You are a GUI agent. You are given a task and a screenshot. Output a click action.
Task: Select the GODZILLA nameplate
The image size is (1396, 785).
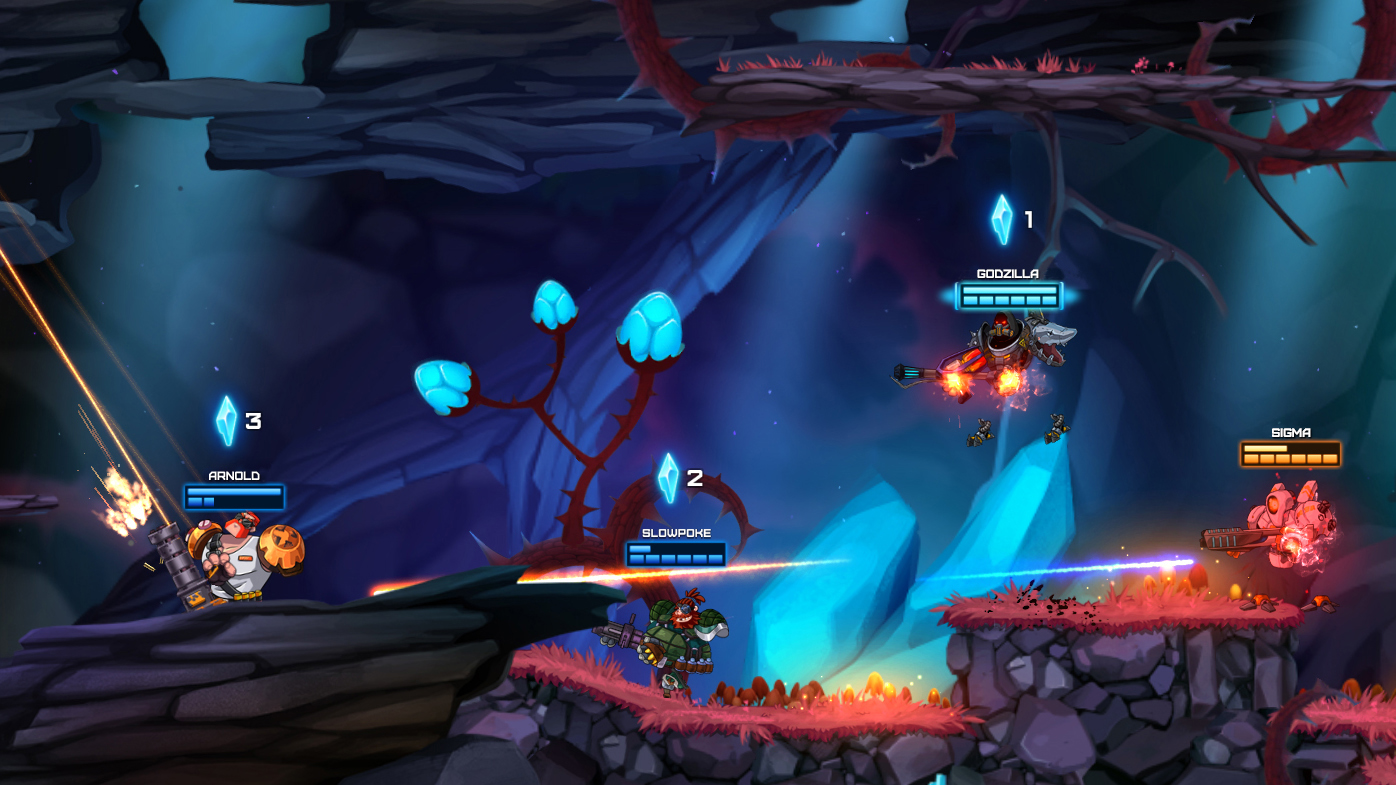[x=1007, y=271]
